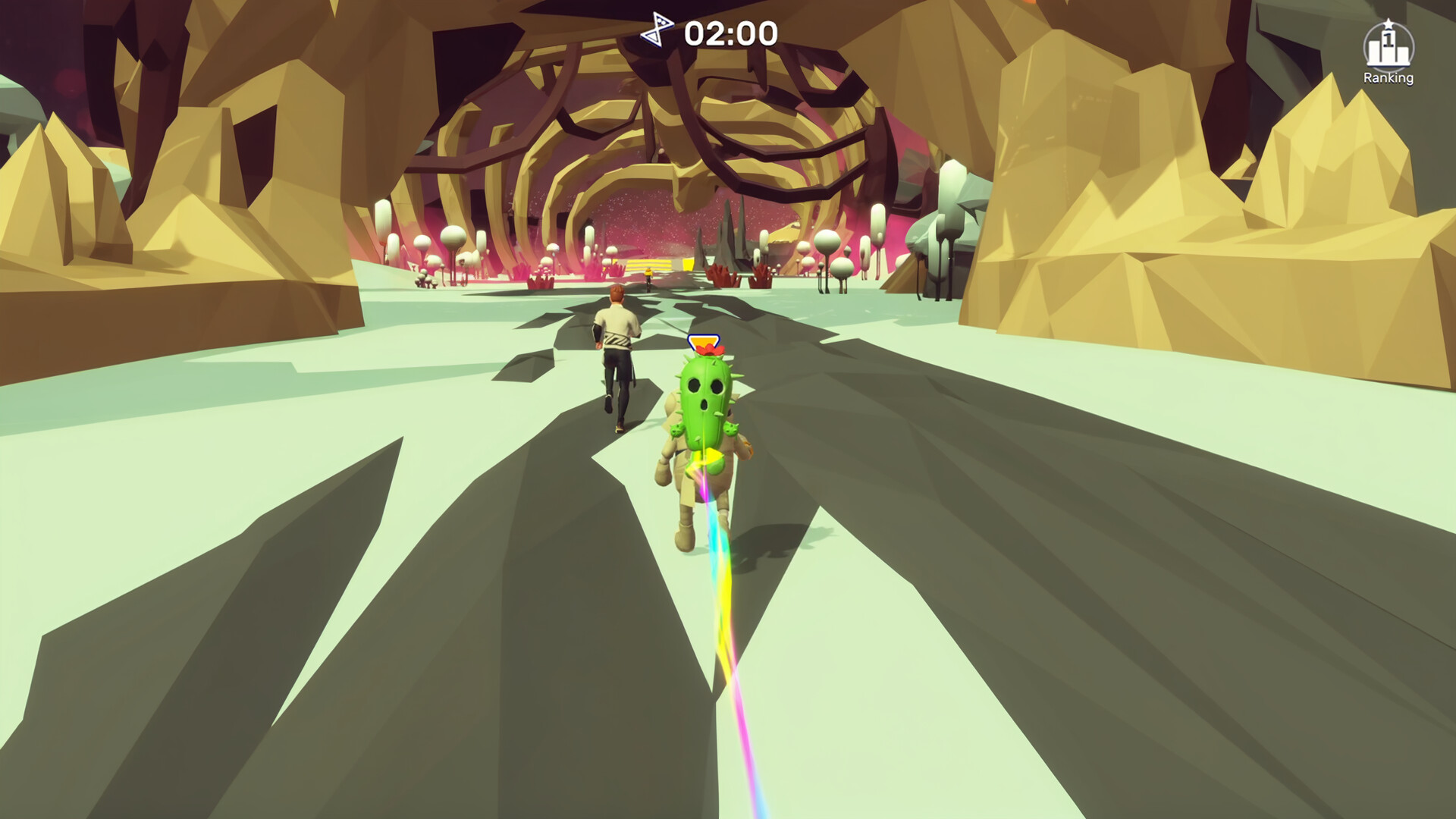Toggle the player indicator above your character
Viewport: 1456px width, 819px height.
pyautogui.click(x=704, y=340)
